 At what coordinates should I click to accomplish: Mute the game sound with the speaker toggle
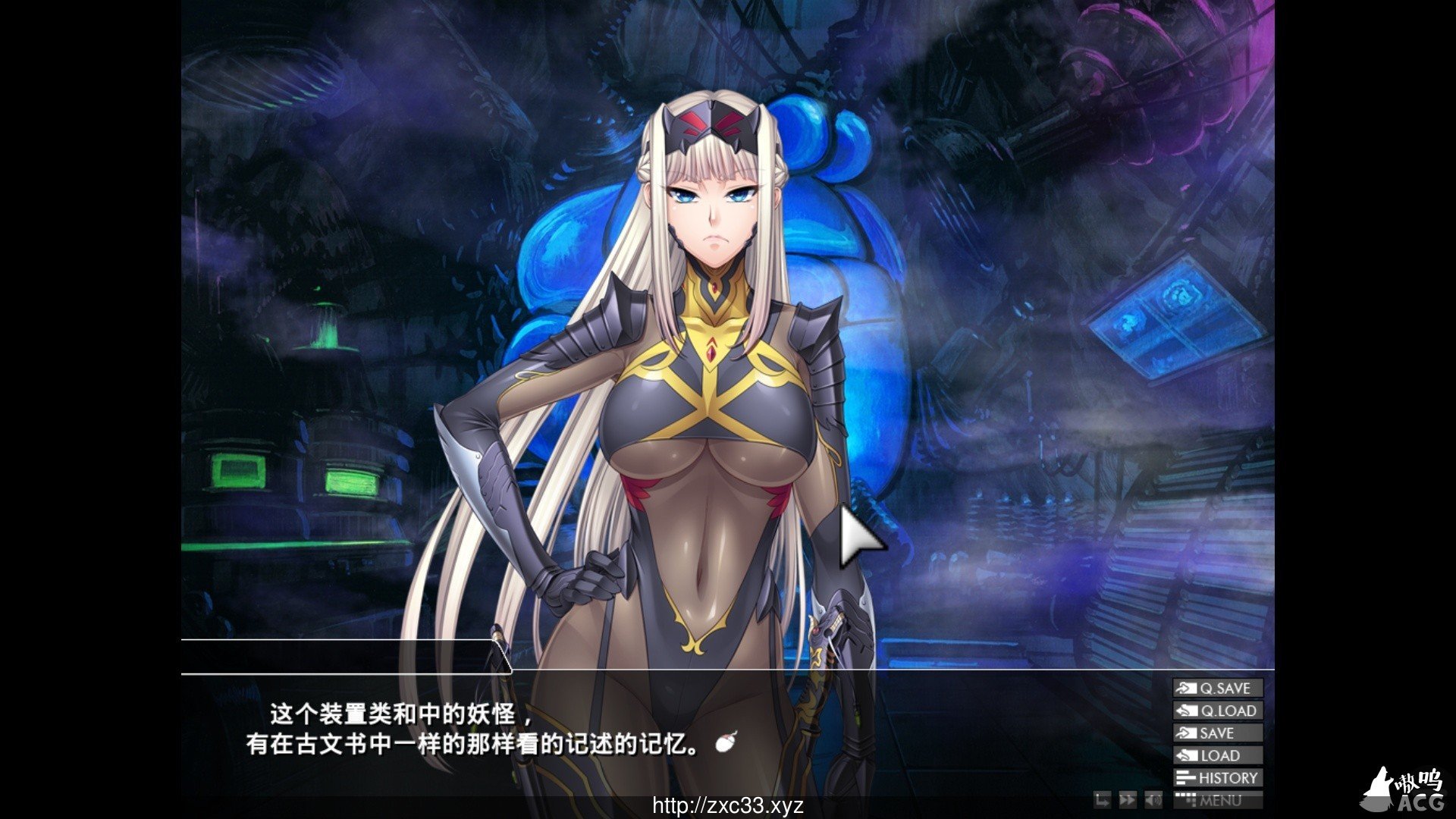(1154, 800)
